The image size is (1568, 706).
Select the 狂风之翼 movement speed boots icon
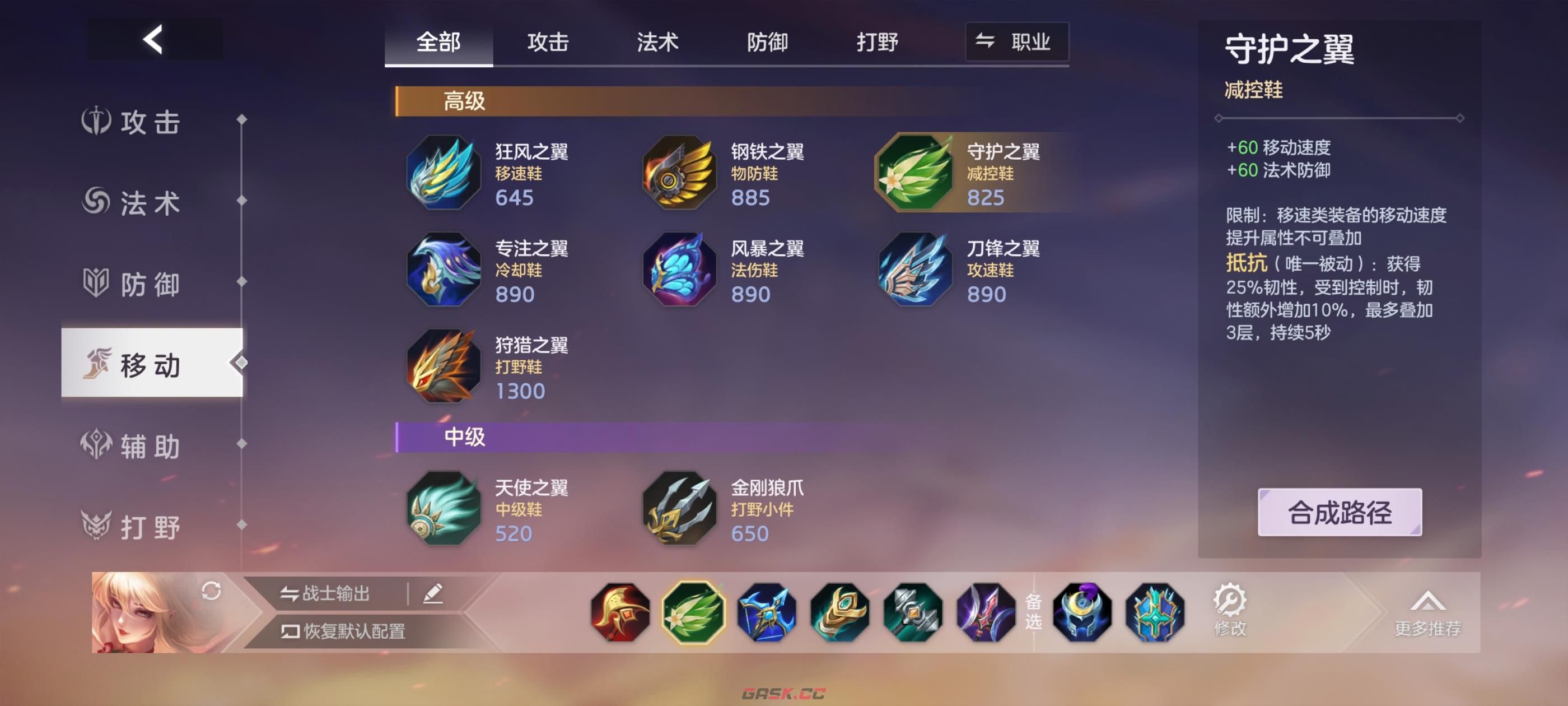tap(443, 175)
